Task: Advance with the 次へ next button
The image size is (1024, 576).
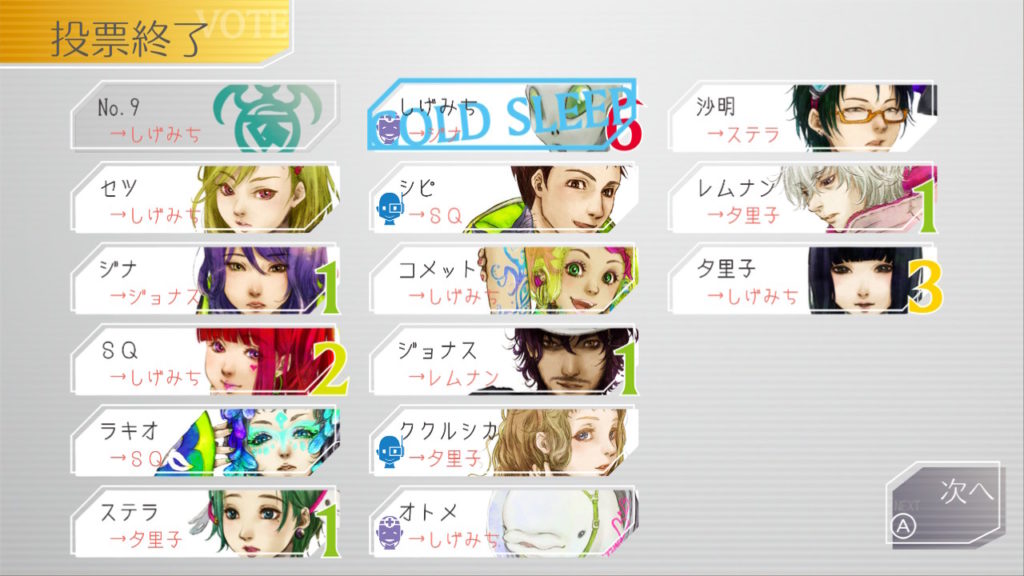Action: coord(944,504)
